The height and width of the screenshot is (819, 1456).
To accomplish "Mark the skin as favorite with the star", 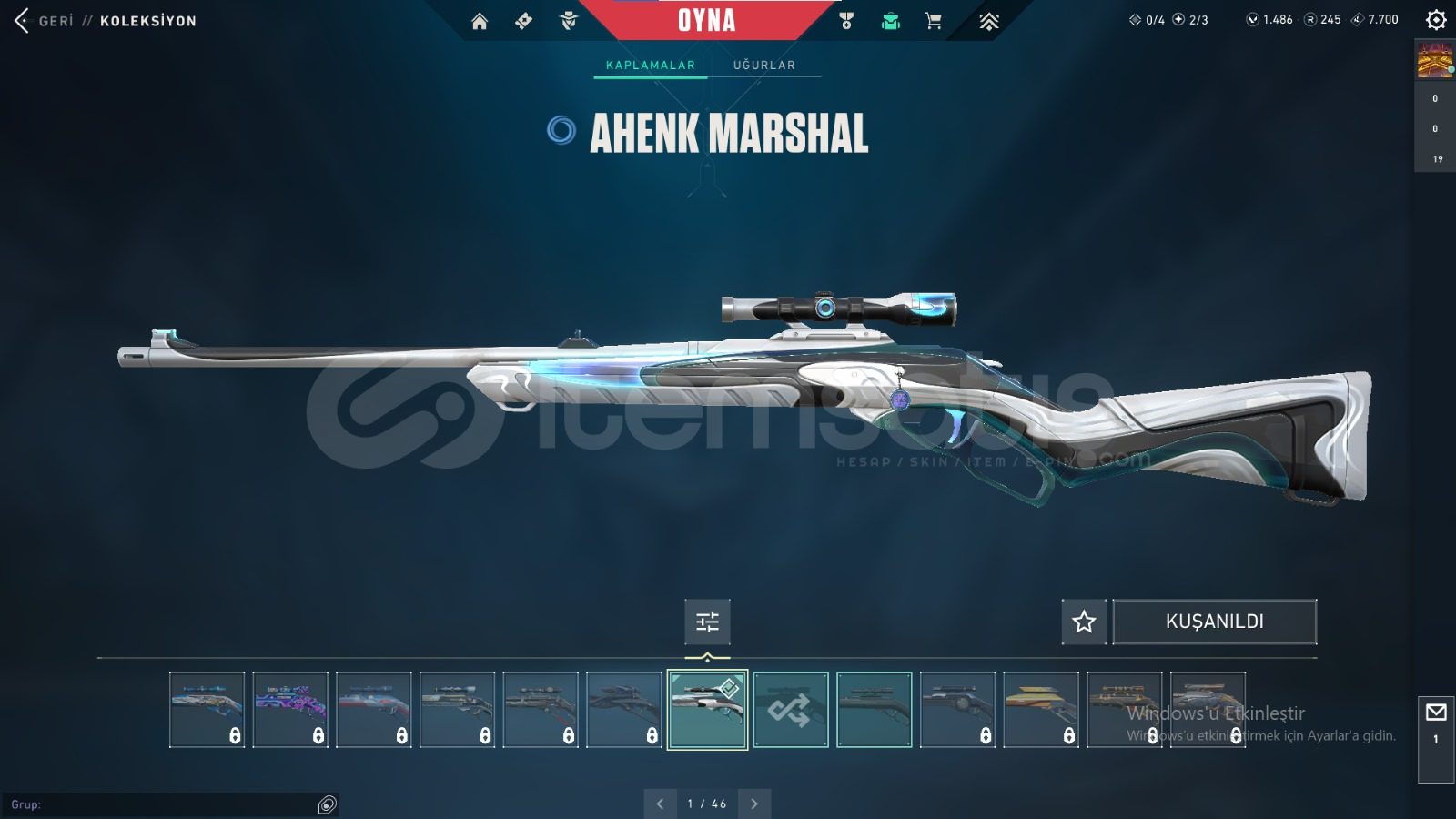I will pyautogui.click(x=1084, y=622).
